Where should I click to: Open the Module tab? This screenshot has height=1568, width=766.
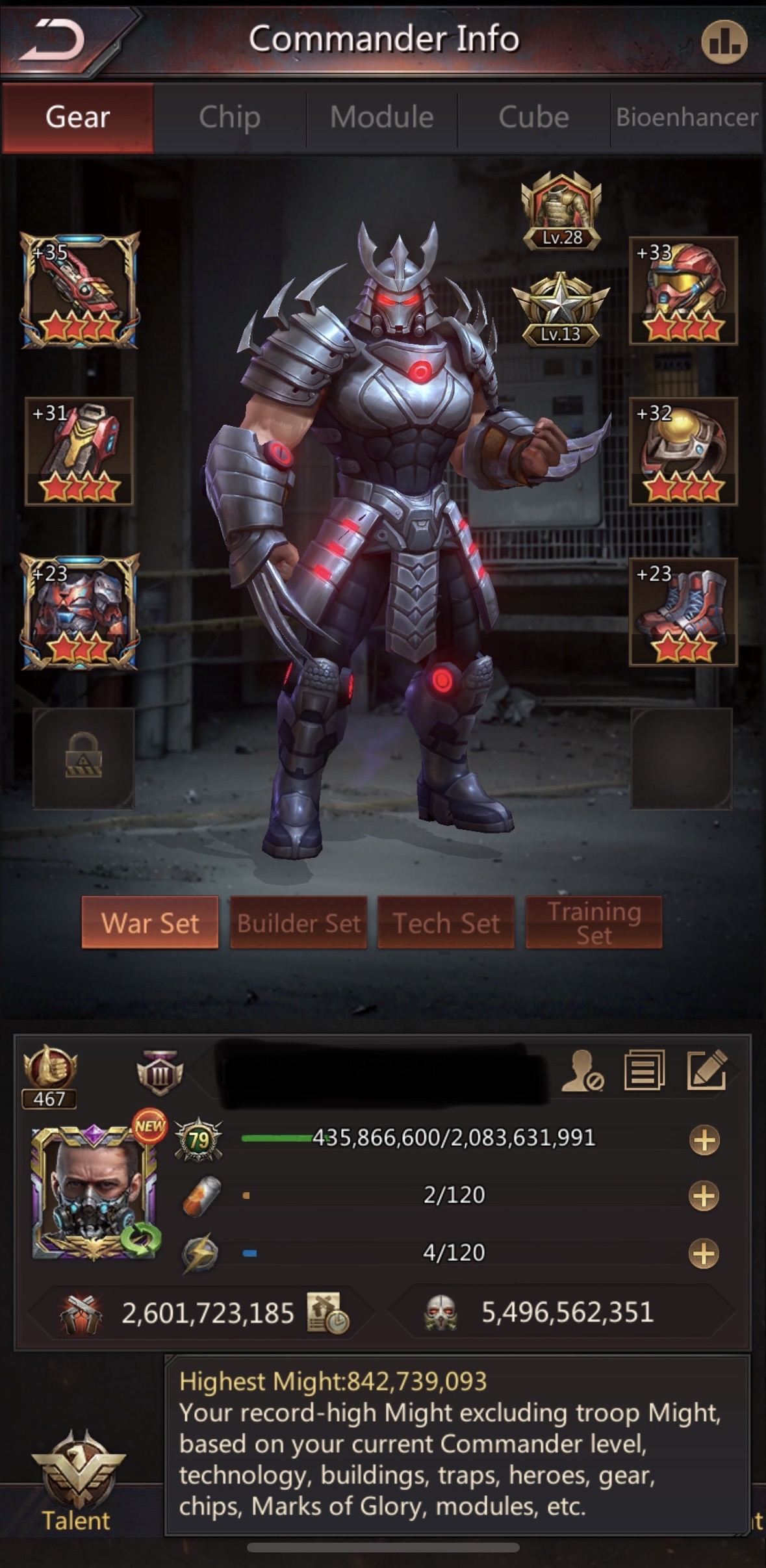click(381, 118)
